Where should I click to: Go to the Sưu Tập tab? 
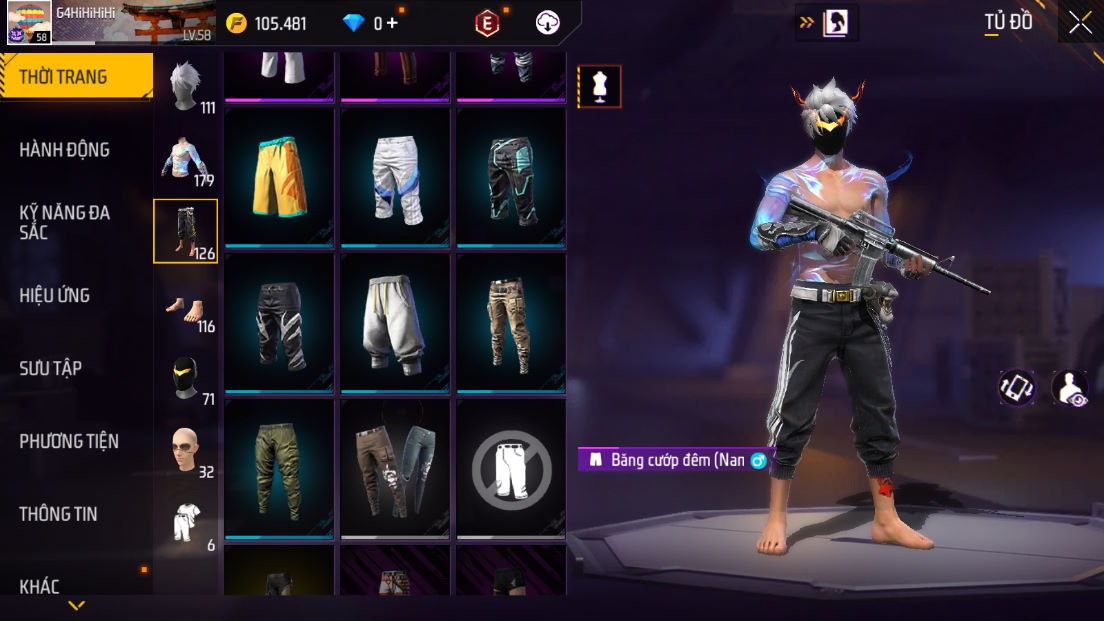pos(50,368)
